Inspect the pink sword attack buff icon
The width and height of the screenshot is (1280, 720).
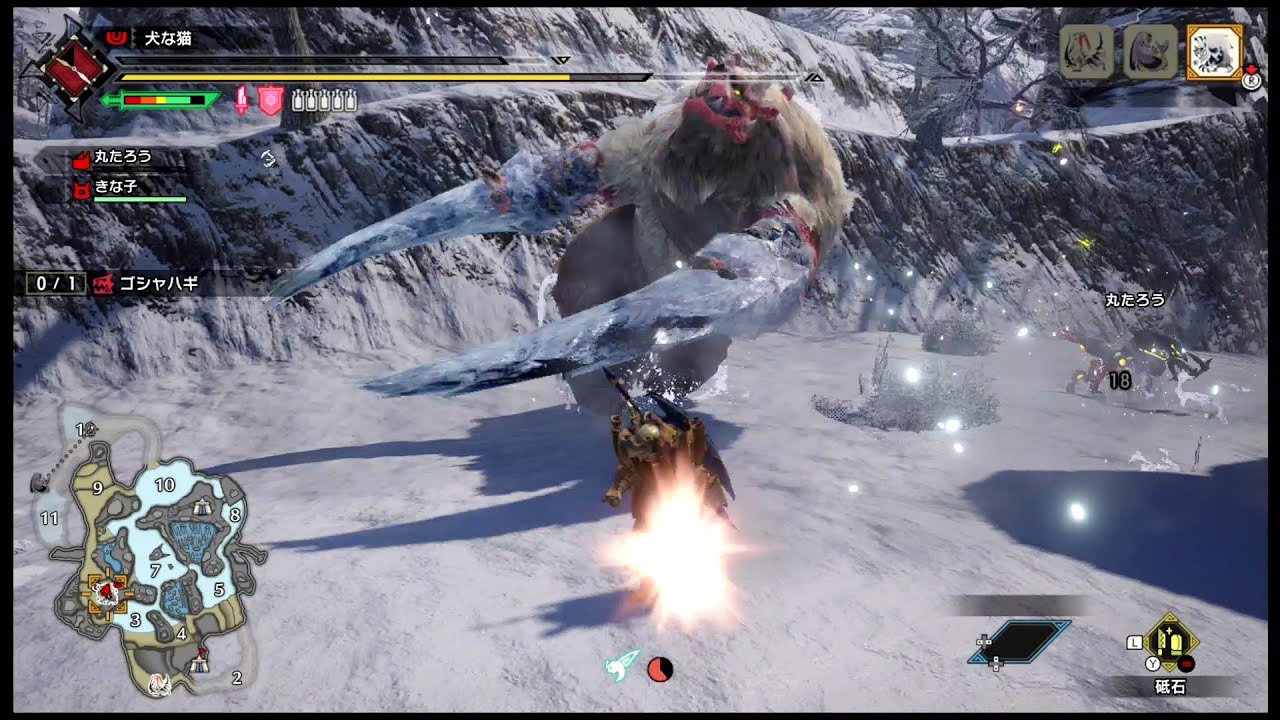[241, 100]
